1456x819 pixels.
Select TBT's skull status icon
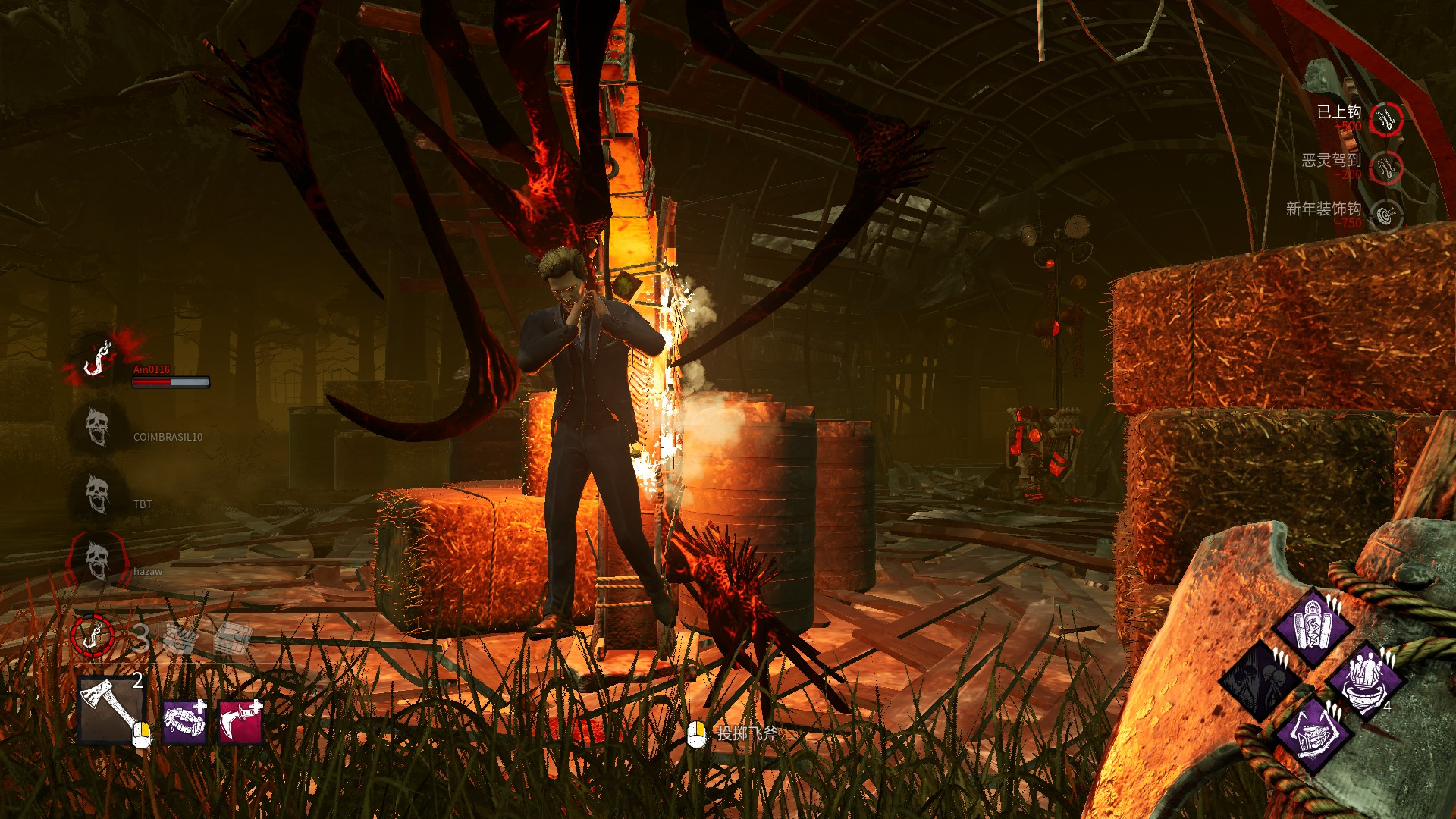[x=98, y=494]
